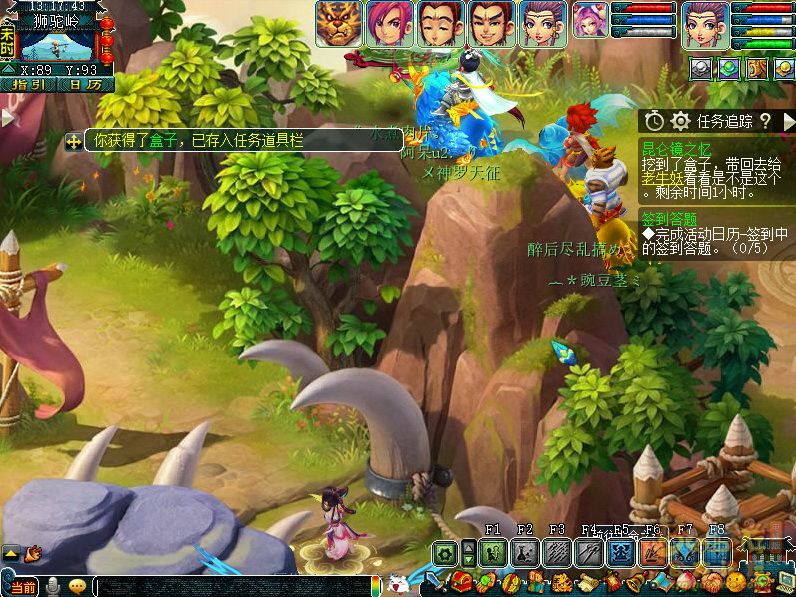The width and height of the screenshot is (796, 597).
Task: Focus the chat input box
Action: (x=230, y=586)
